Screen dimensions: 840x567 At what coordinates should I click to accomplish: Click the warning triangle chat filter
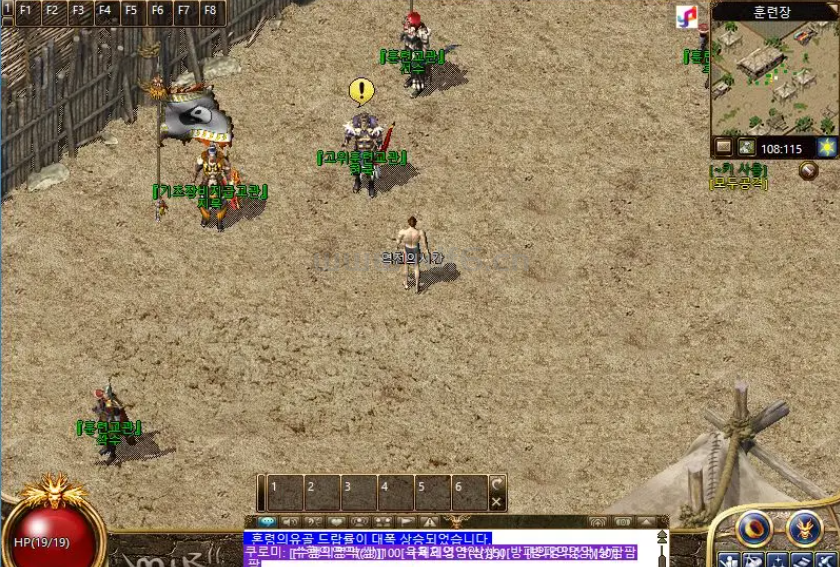click(430, 522)
